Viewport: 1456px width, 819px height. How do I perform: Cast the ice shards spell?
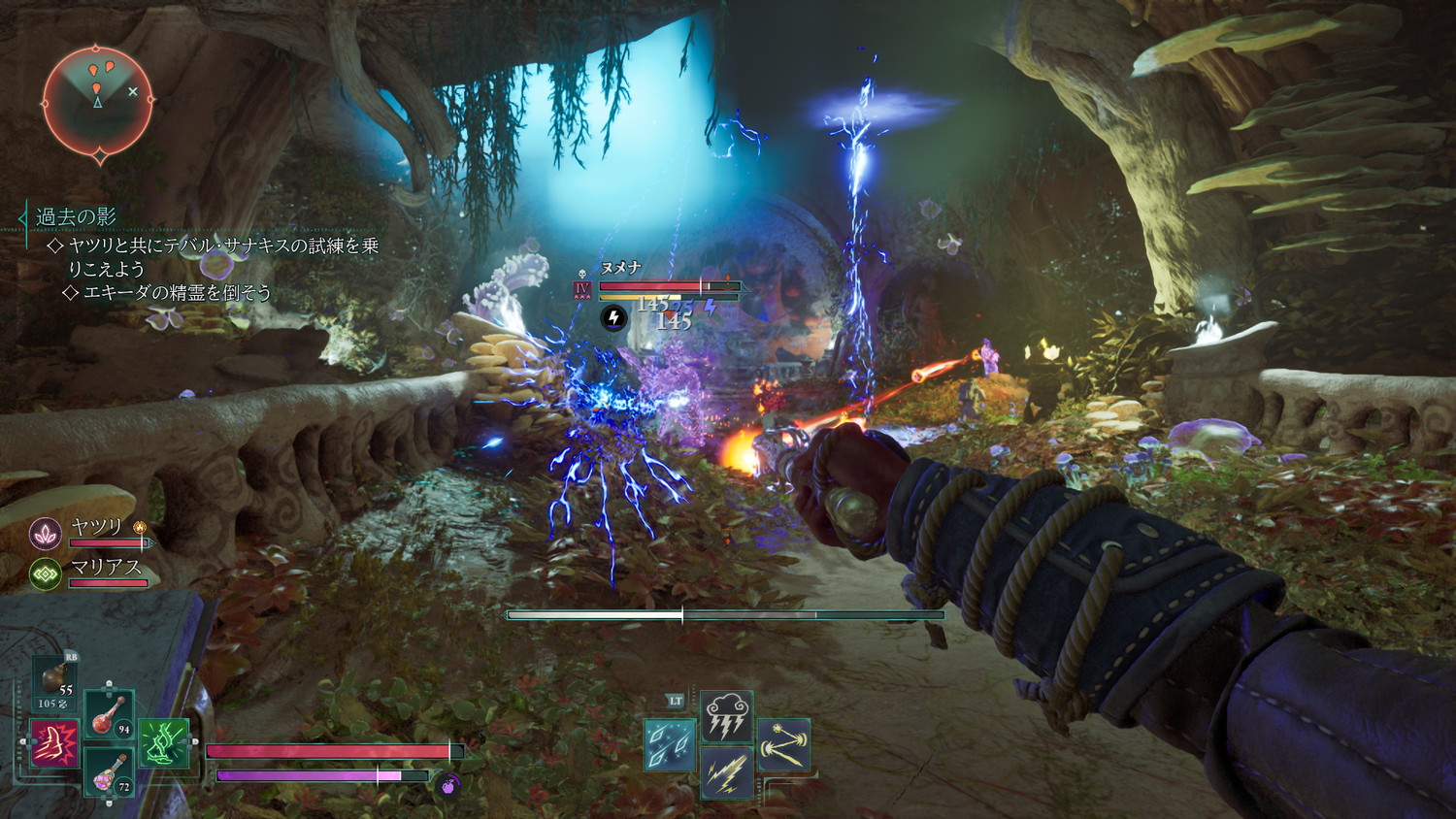(x=670, y=745)
